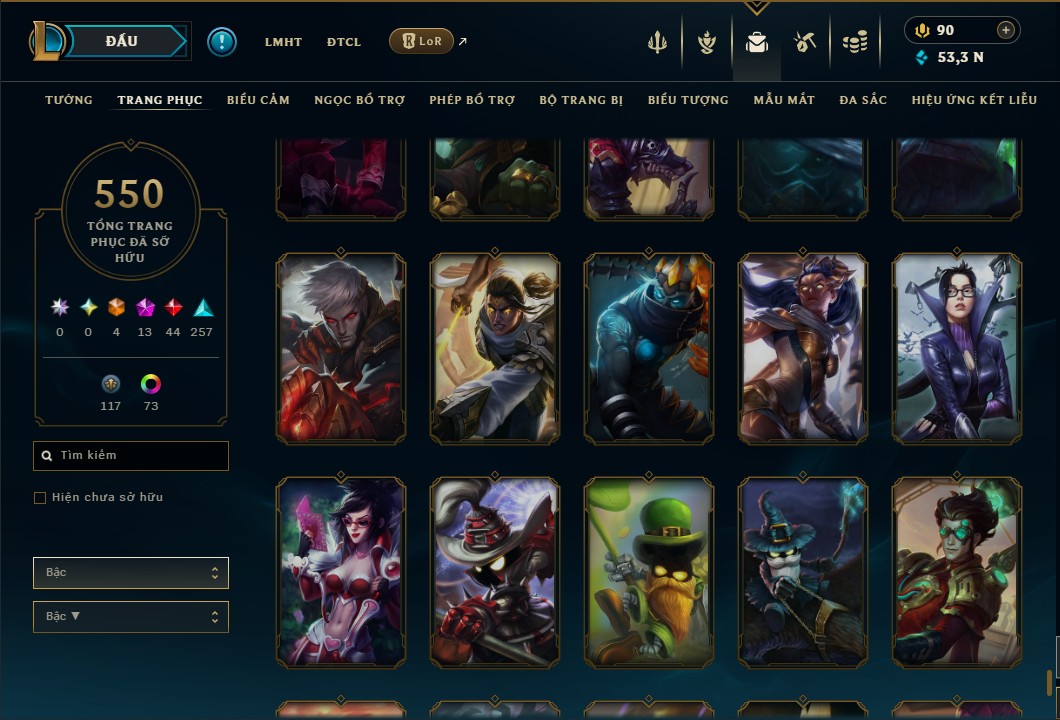This screenshot has width=1060, height=720.
Task: Click the ĐẤU play button
Action: [120, 41]
